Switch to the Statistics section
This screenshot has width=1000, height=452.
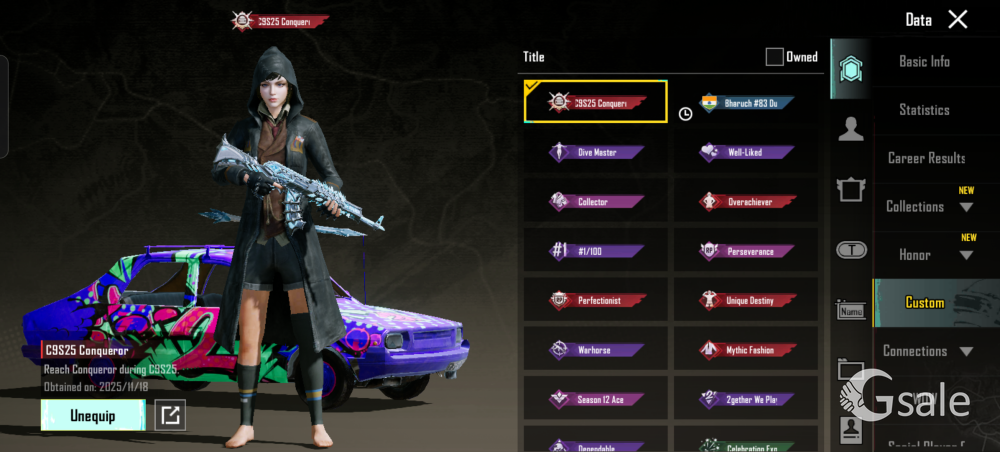pos(924,110)
